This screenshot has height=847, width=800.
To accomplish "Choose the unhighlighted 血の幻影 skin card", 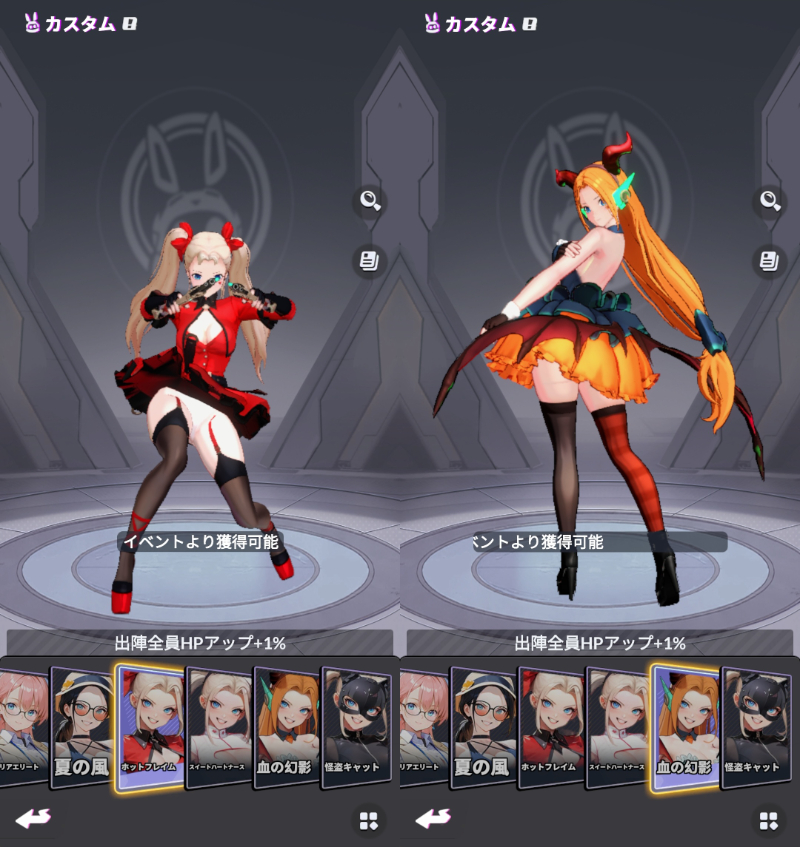I will pos(287,727).
